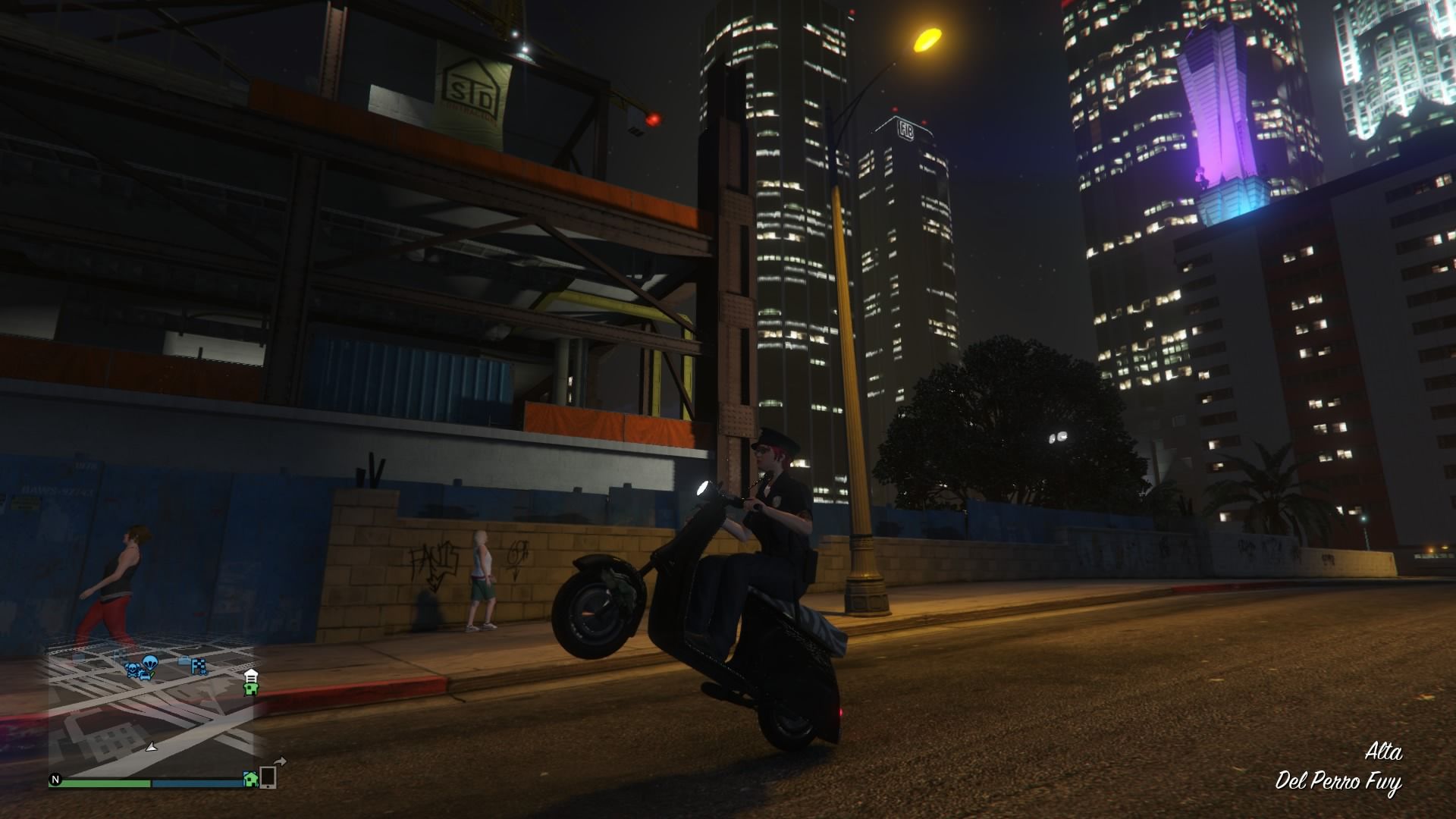Select the parachute blip on the minimap
1456x819 pixels.
150,662
